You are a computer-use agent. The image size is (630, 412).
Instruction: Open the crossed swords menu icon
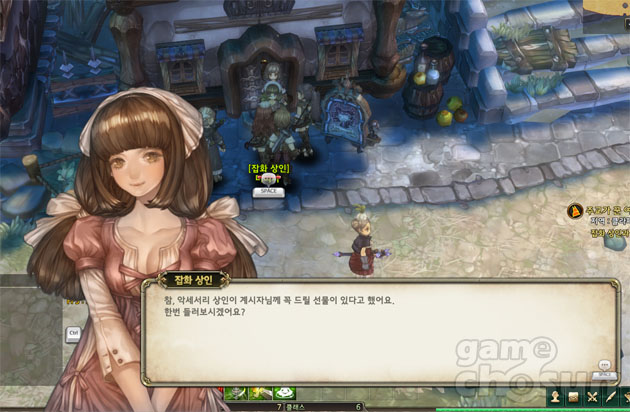(x=592, y=396)
